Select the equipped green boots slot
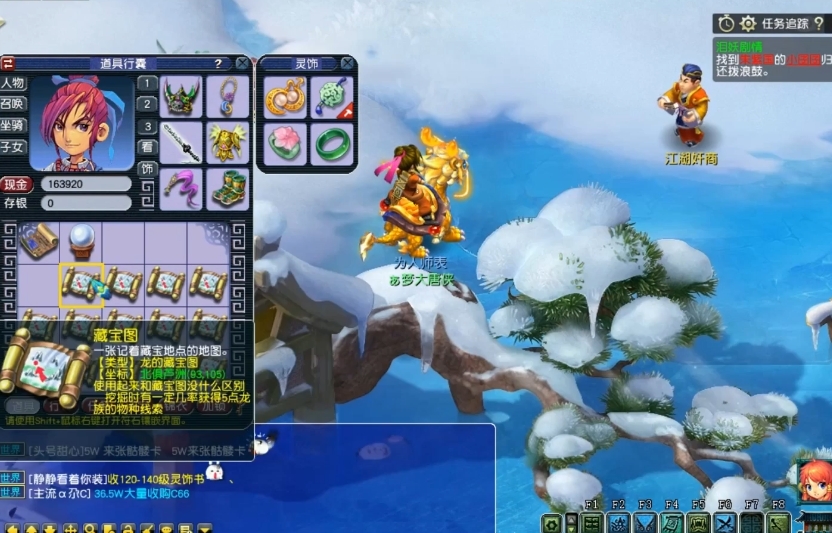The image size is (832, 533). pyautogui.click(x=228, y=188)
